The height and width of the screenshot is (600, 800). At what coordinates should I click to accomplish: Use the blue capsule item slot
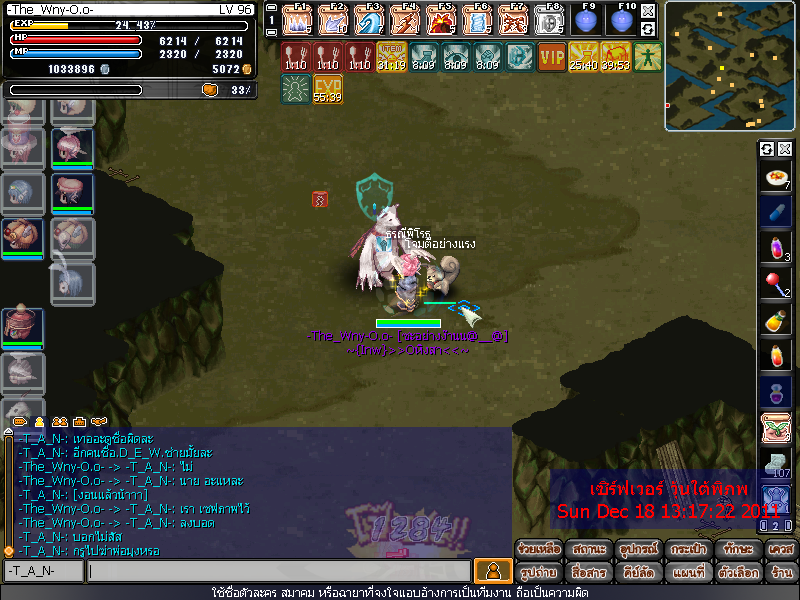tap(776, 212)
